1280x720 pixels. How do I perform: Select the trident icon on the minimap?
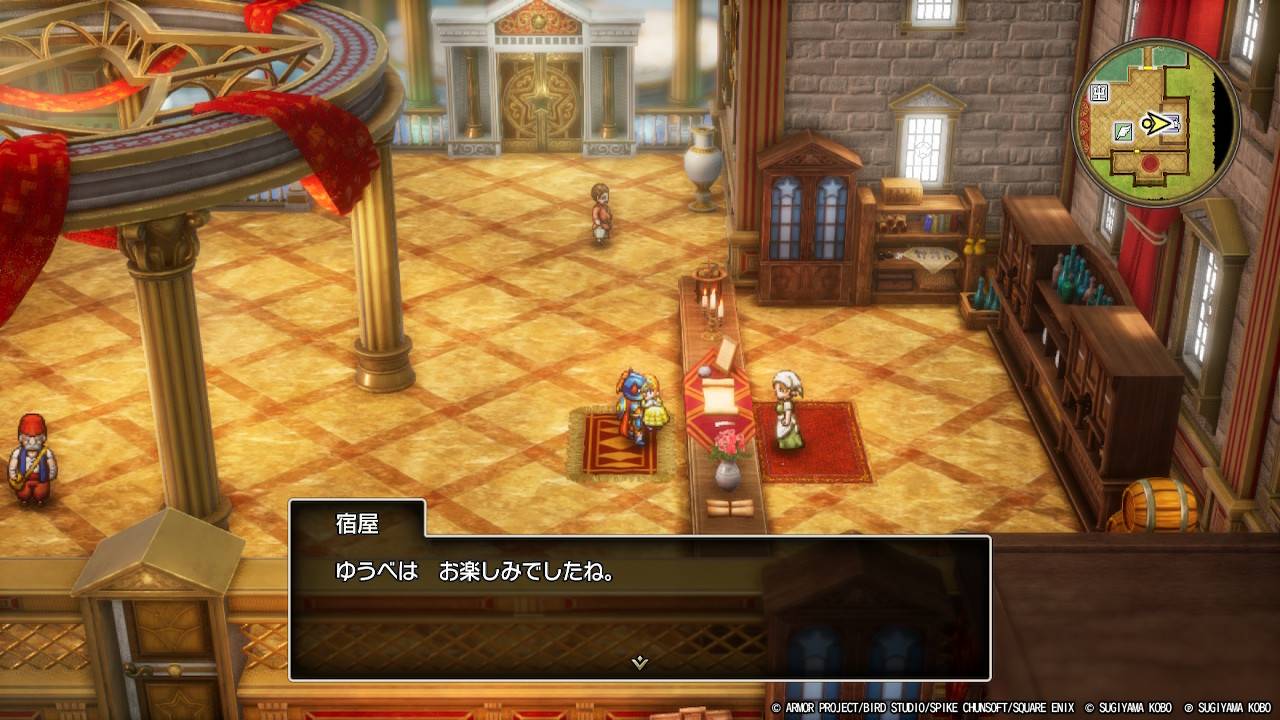pyautogui.click(x=1099, y=93)
